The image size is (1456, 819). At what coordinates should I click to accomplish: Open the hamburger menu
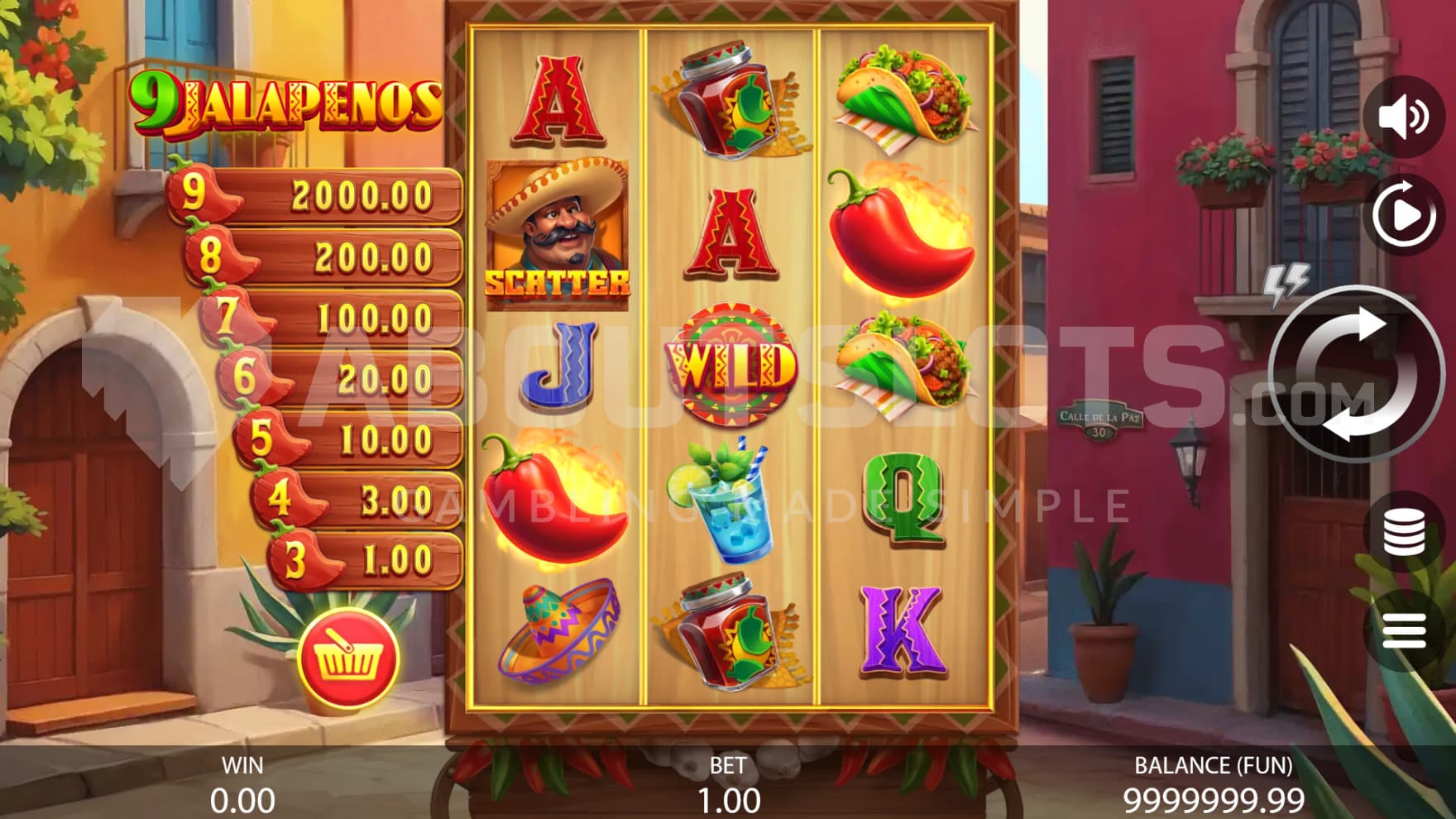[x=1404, y=633]
